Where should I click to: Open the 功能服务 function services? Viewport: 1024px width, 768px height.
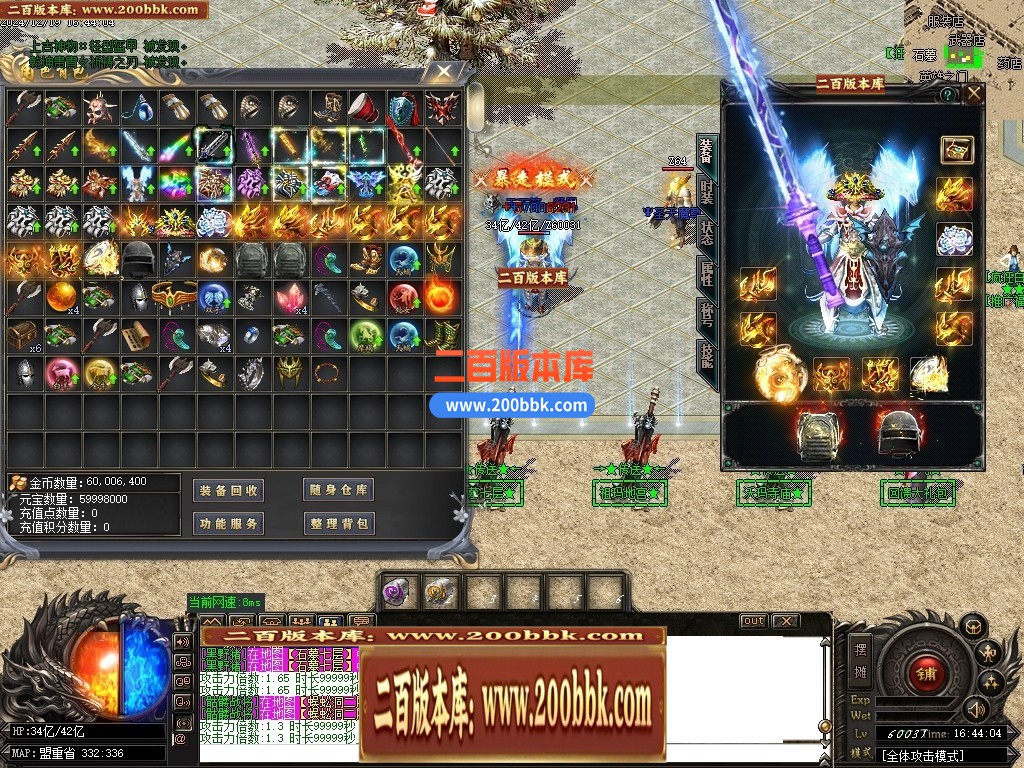(228, 523)
